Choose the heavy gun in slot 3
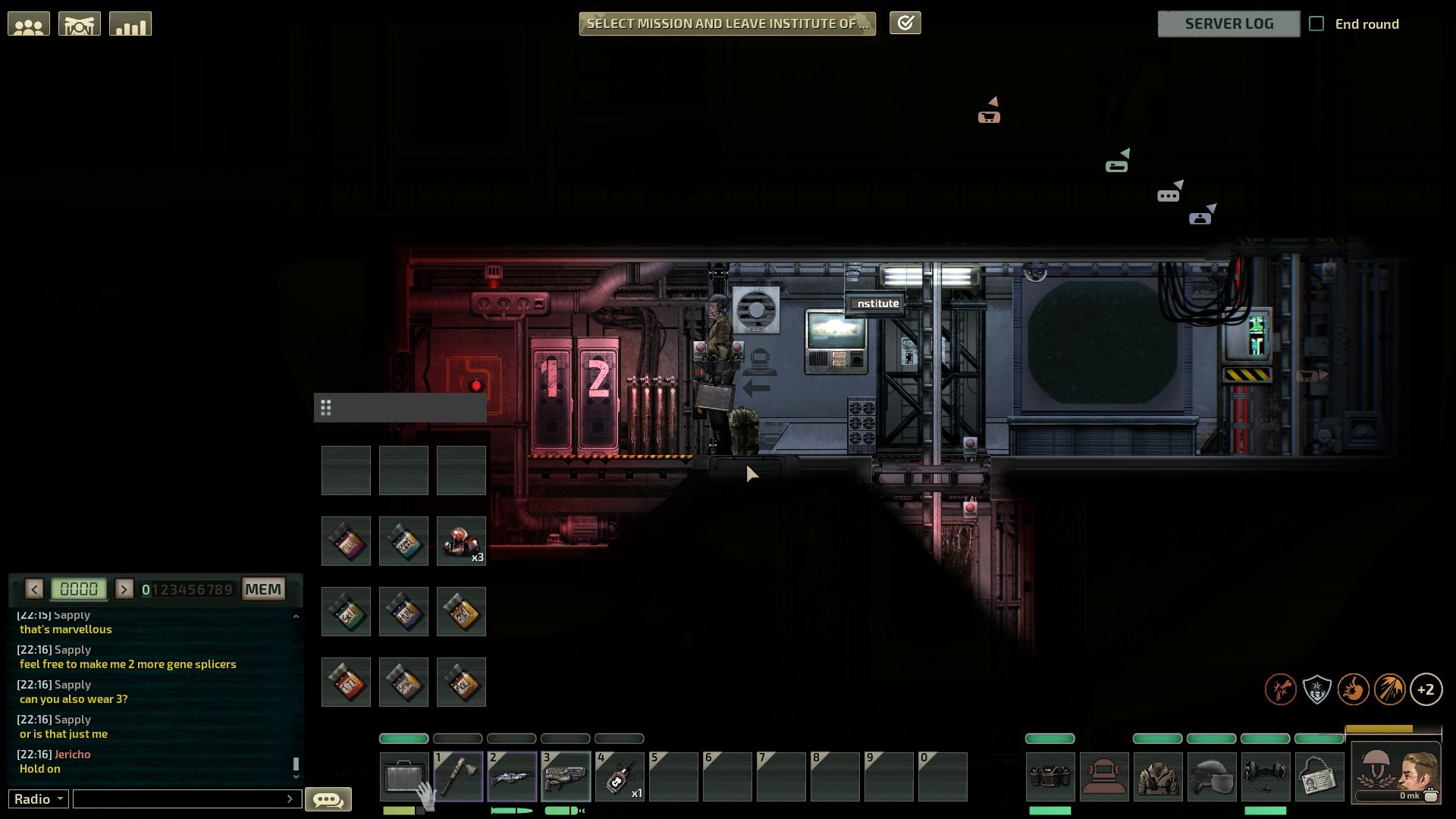1456x819 pixels. [566, 777]
